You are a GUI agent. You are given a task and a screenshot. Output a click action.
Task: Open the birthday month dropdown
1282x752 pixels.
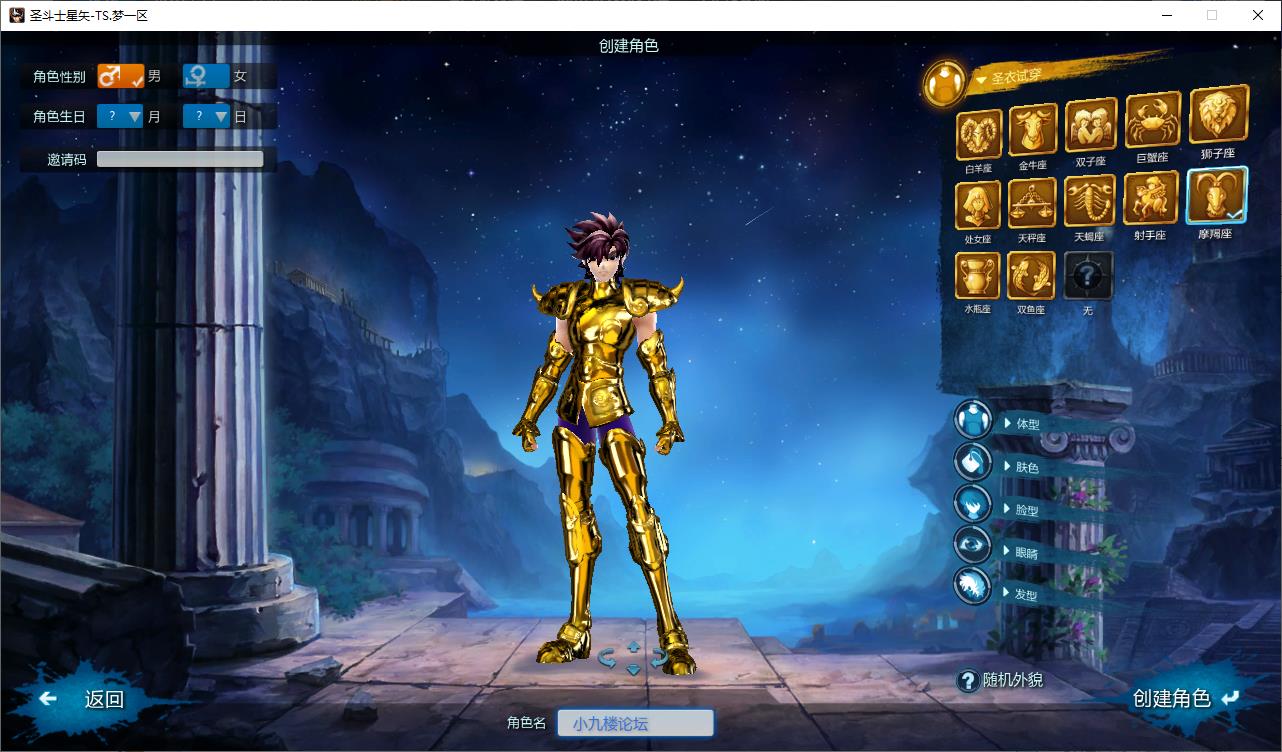121,116
